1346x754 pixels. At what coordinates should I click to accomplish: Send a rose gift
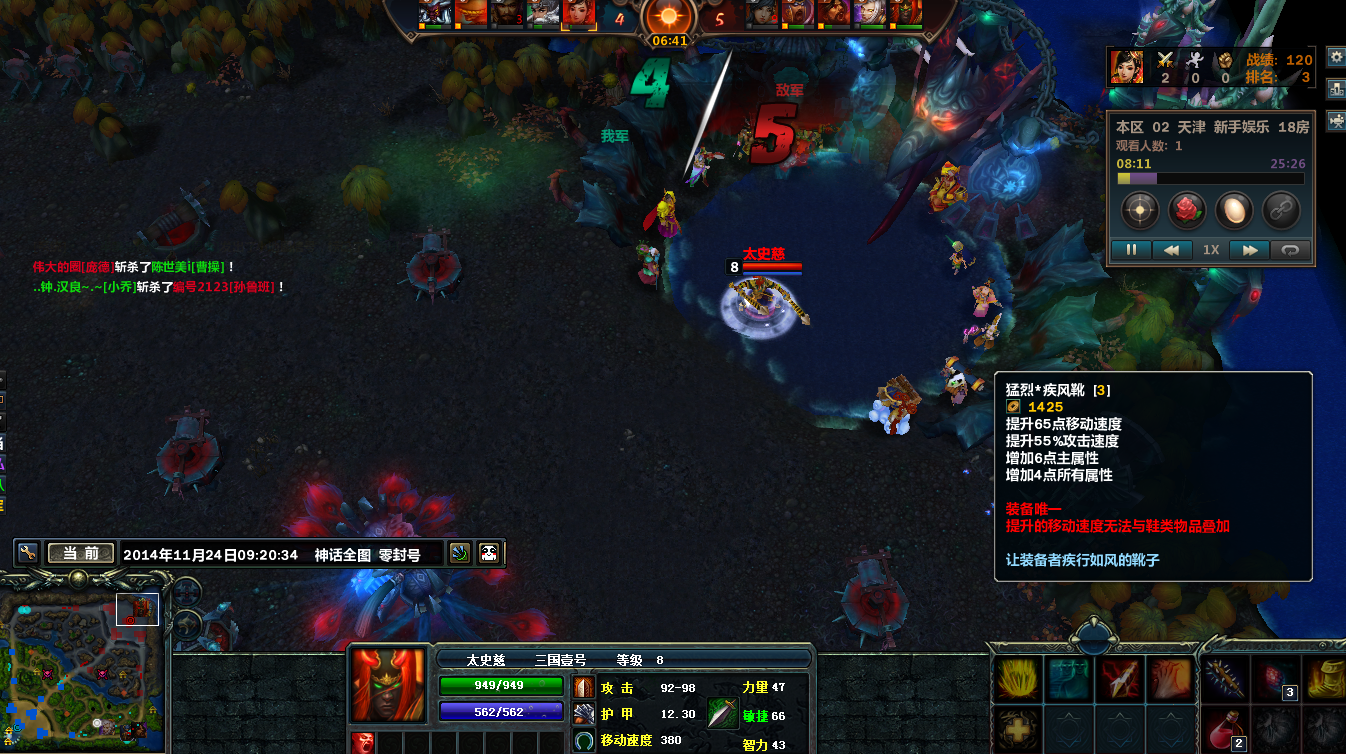[x=1187, y=210]
